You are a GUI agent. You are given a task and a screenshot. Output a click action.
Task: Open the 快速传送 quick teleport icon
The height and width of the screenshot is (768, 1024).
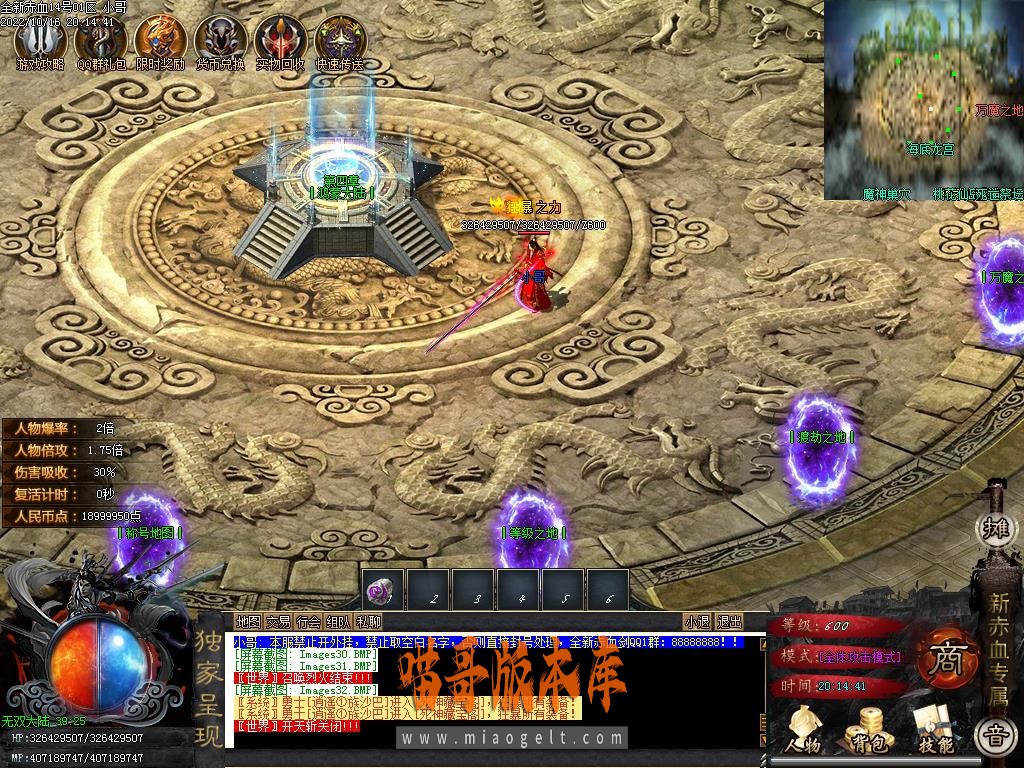tap(340, 40)
